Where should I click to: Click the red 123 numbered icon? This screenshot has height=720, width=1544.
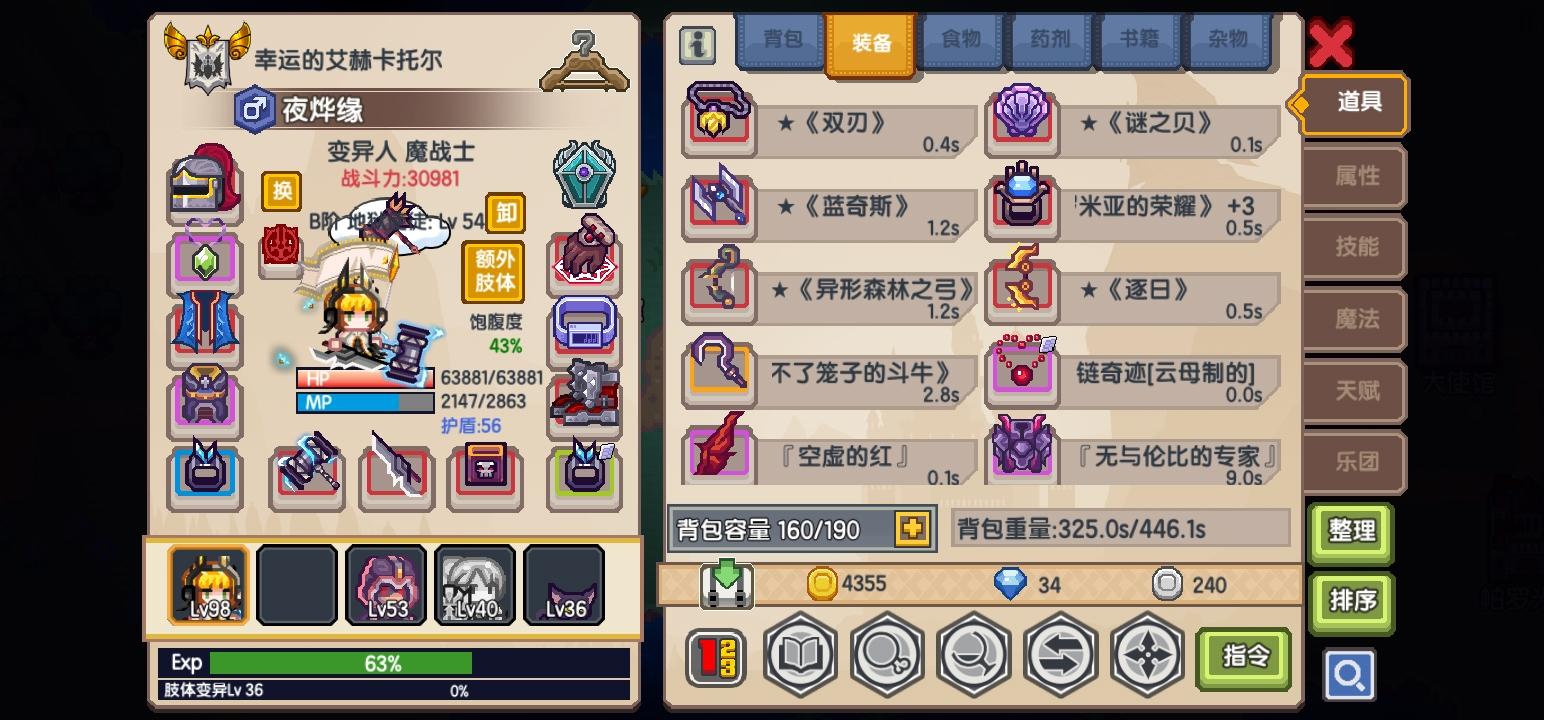point(714,657)
